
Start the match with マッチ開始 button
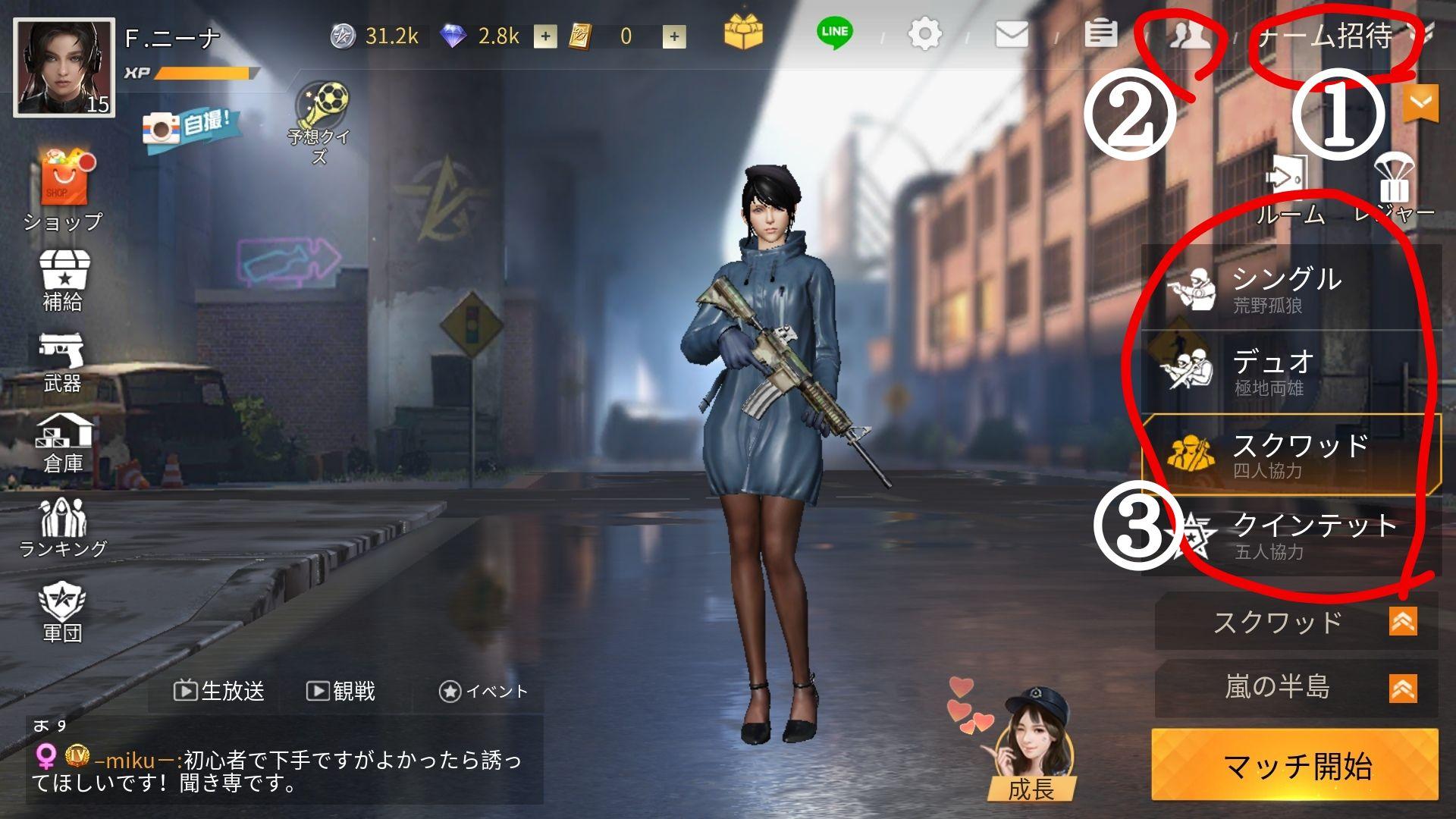[1295, 766]
